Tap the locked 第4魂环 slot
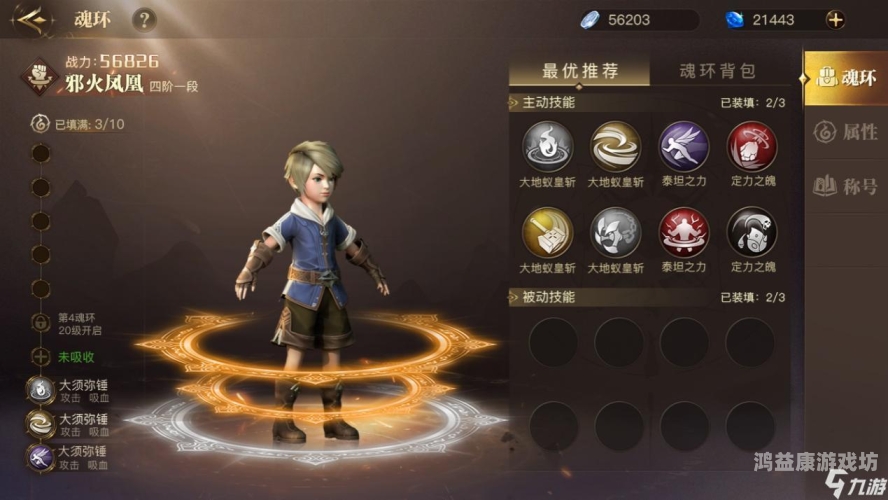Image resolution: width=888 pixels, height=500 pixels. [x=41, y=323]
